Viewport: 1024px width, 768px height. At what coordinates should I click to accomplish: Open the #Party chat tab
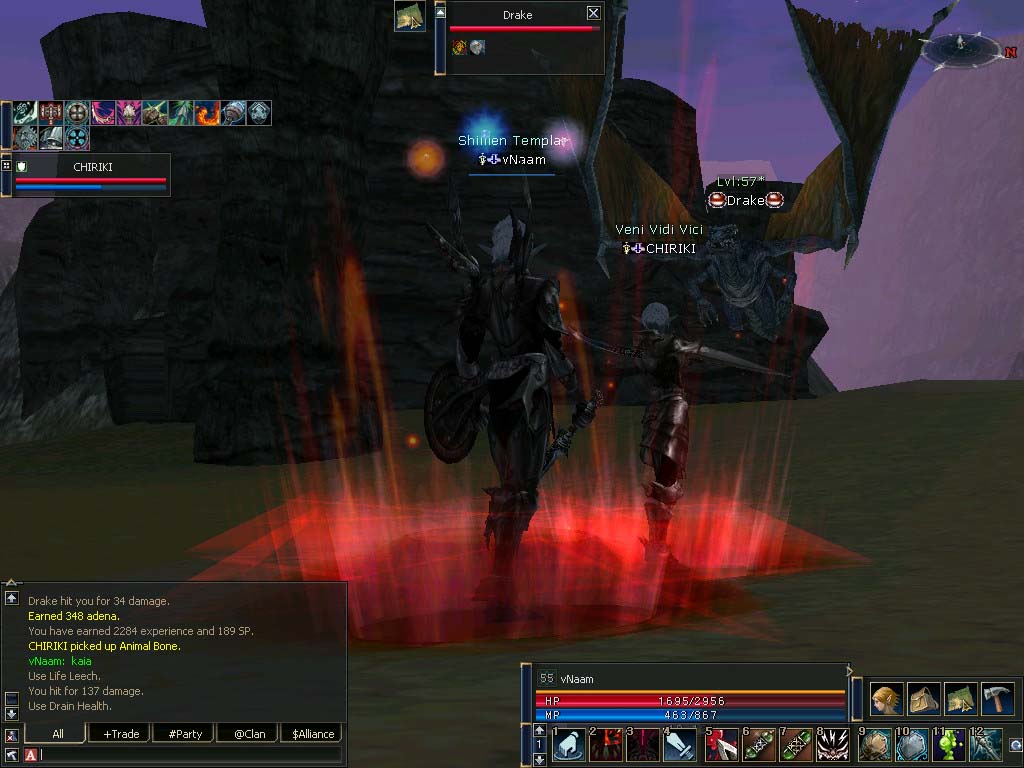[x=185, y=734]
